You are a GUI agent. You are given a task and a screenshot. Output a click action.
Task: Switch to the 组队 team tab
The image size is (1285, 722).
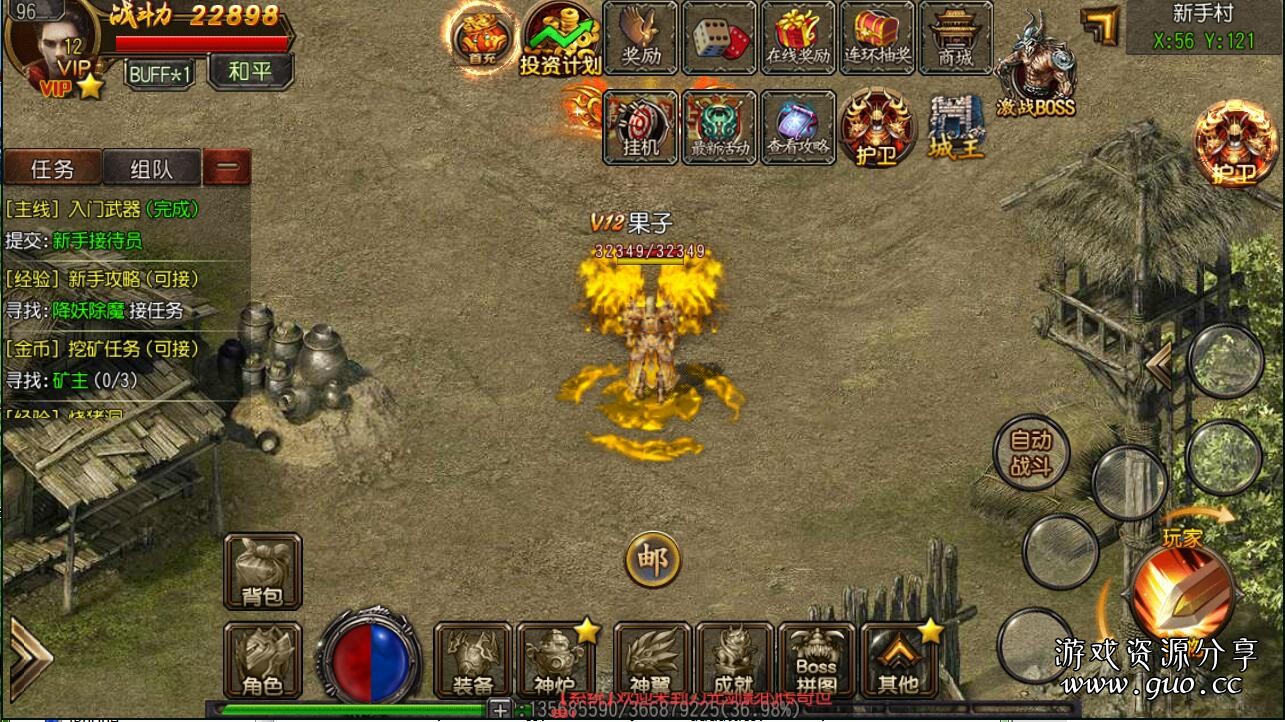152,168
